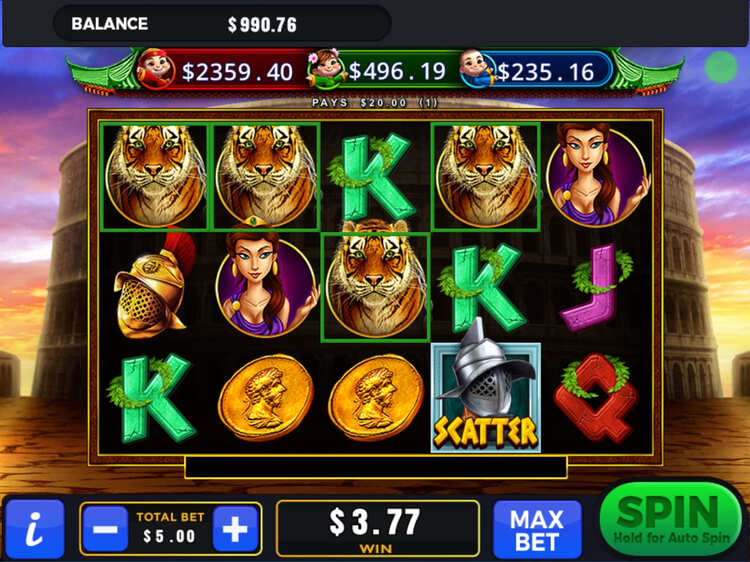Tap the green circle indicator at top right
The image size is (750, 562).
[x=720, y=67]
